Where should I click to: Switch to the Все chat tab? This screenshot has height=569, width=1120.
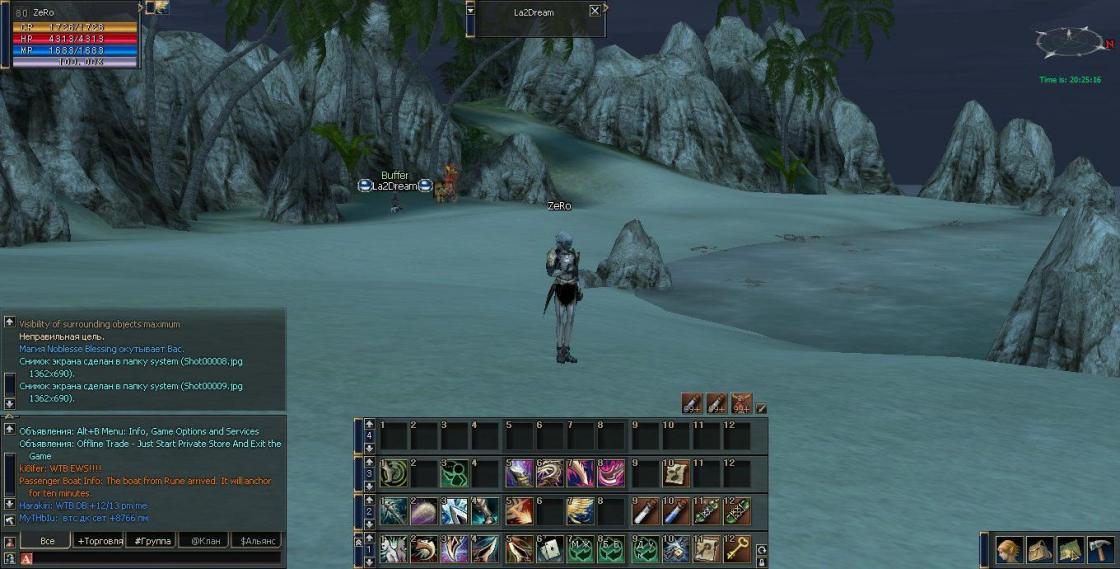pos(47,541)
